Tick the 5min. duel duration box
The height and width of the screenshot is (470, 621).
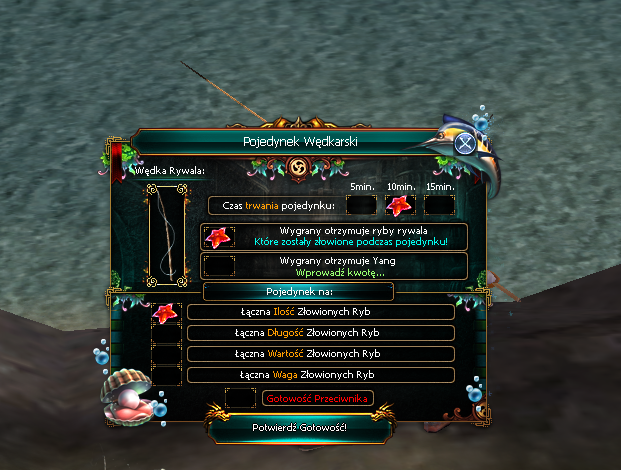pos(361,205)
